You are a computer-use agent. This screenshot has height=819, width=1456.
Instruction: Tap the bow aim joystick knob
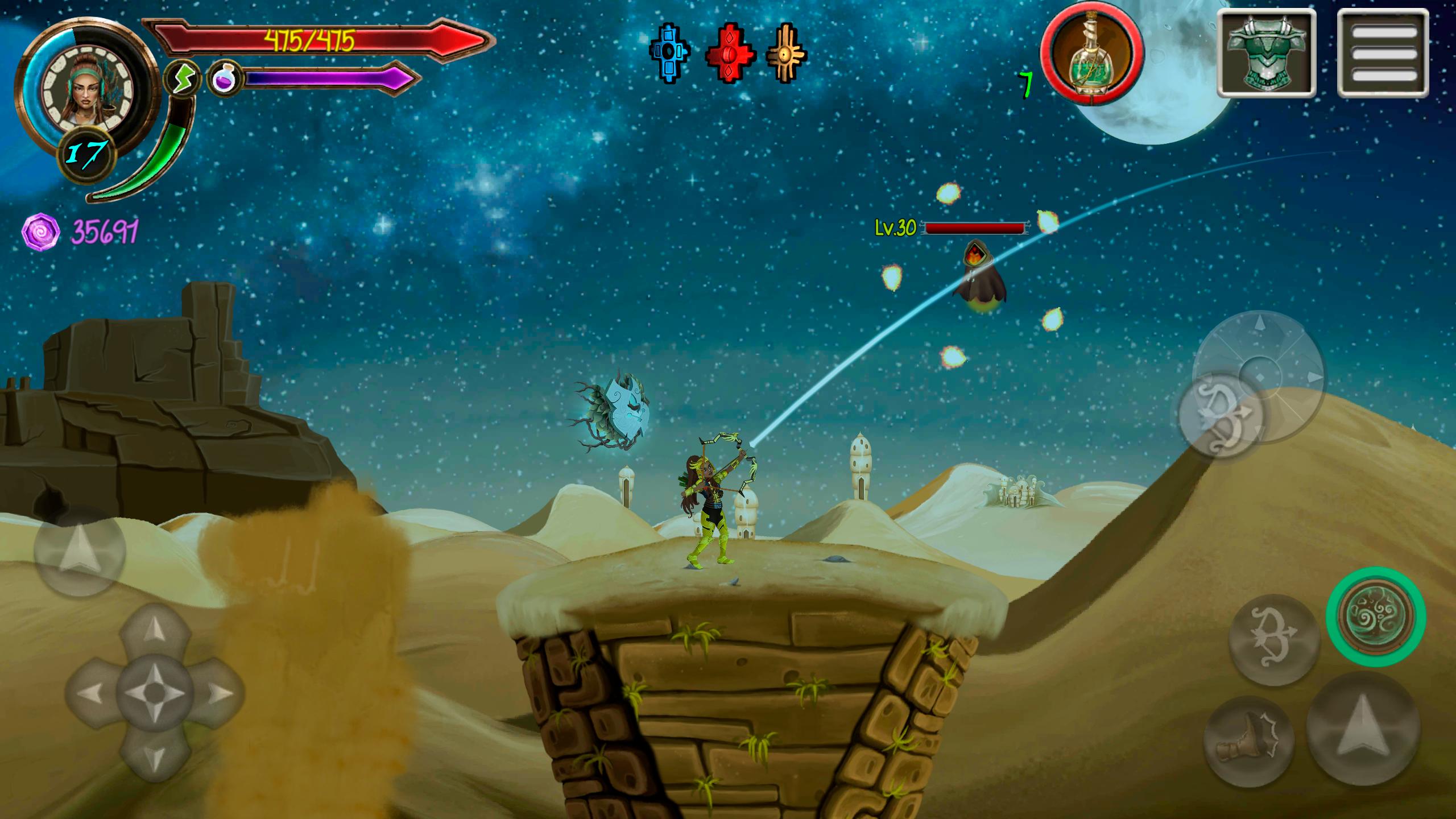1220,413
